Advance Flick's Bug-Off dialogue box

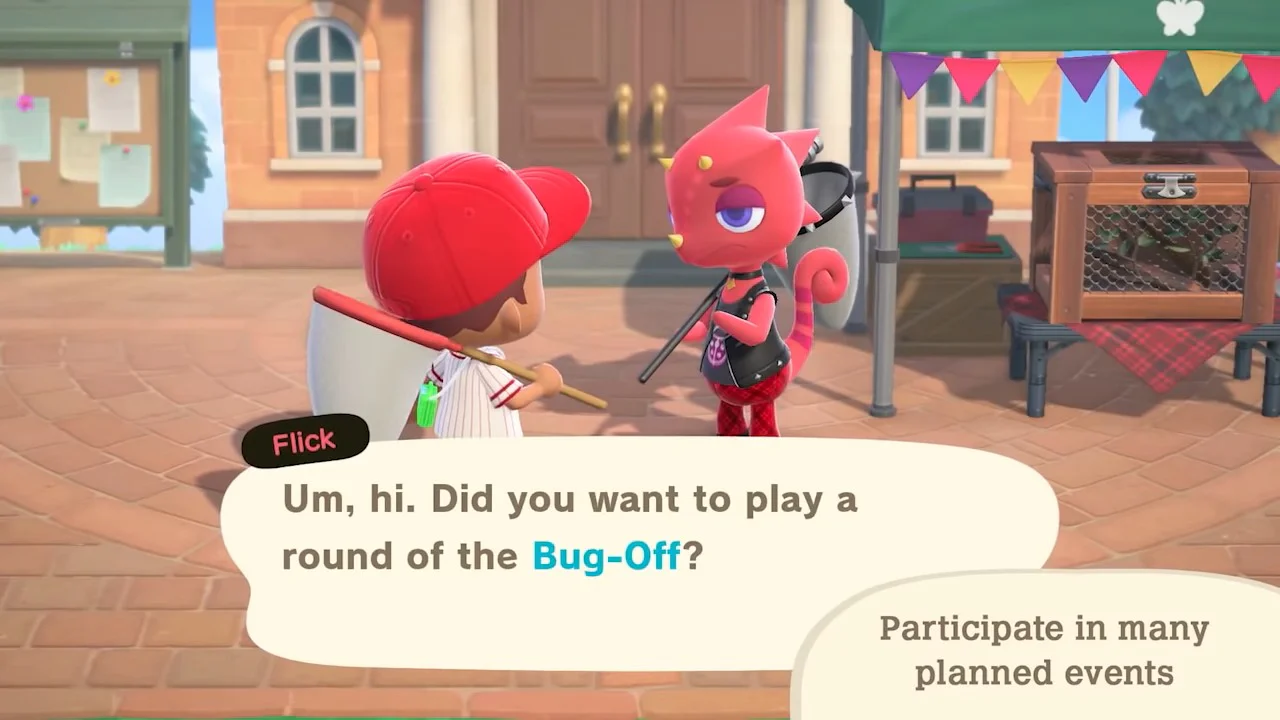pyautogui.click(x=568, y=528)
